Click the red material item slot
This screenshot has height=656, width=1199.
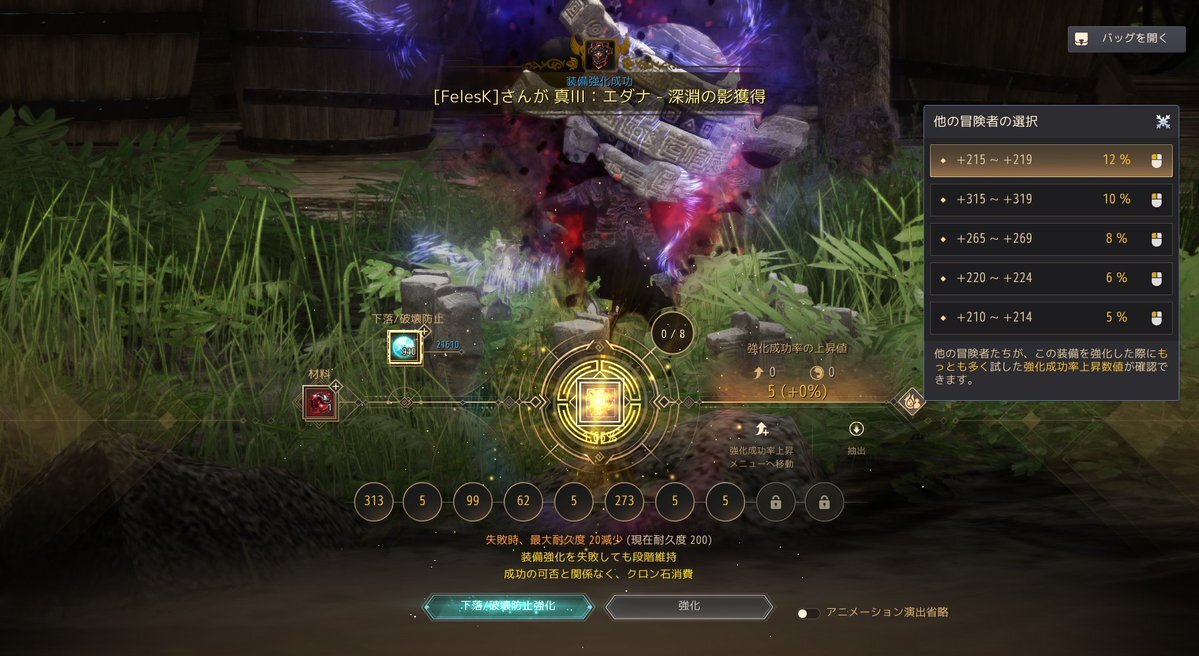(x=321, y=403)
